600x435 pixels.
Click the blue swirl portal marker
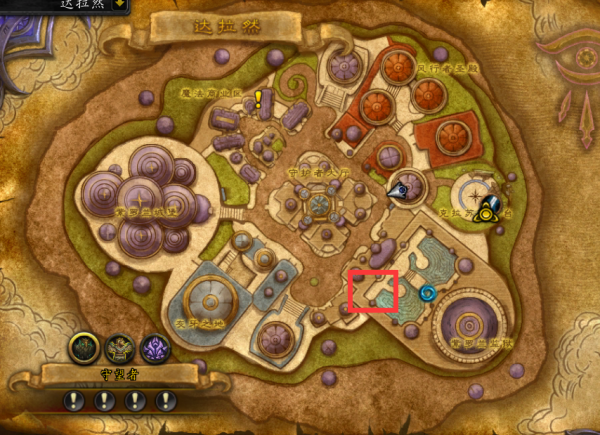[428, 294]
